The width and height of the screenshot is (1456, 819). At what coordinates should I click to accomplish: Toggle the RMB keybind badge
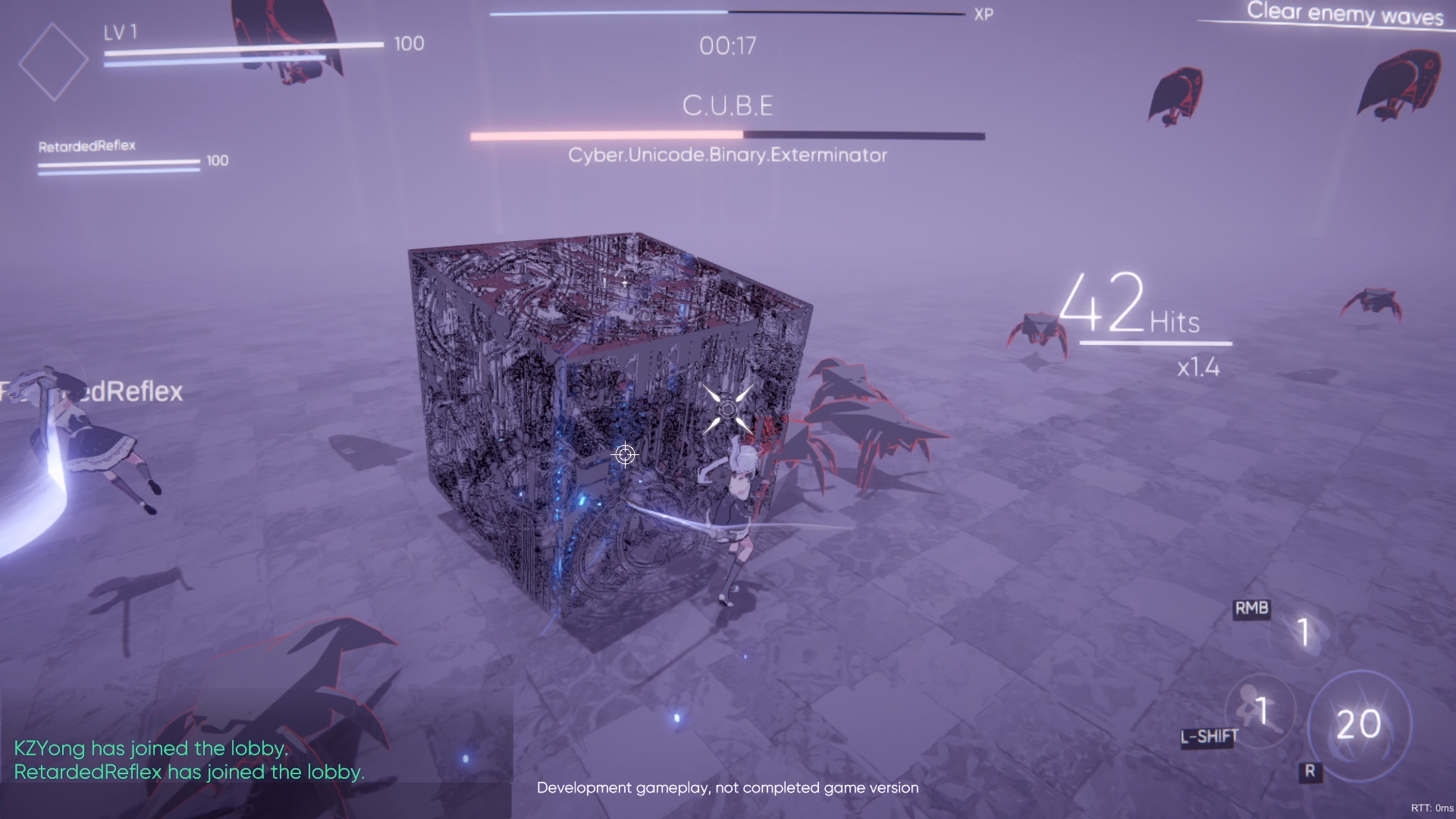(1251, 607)
